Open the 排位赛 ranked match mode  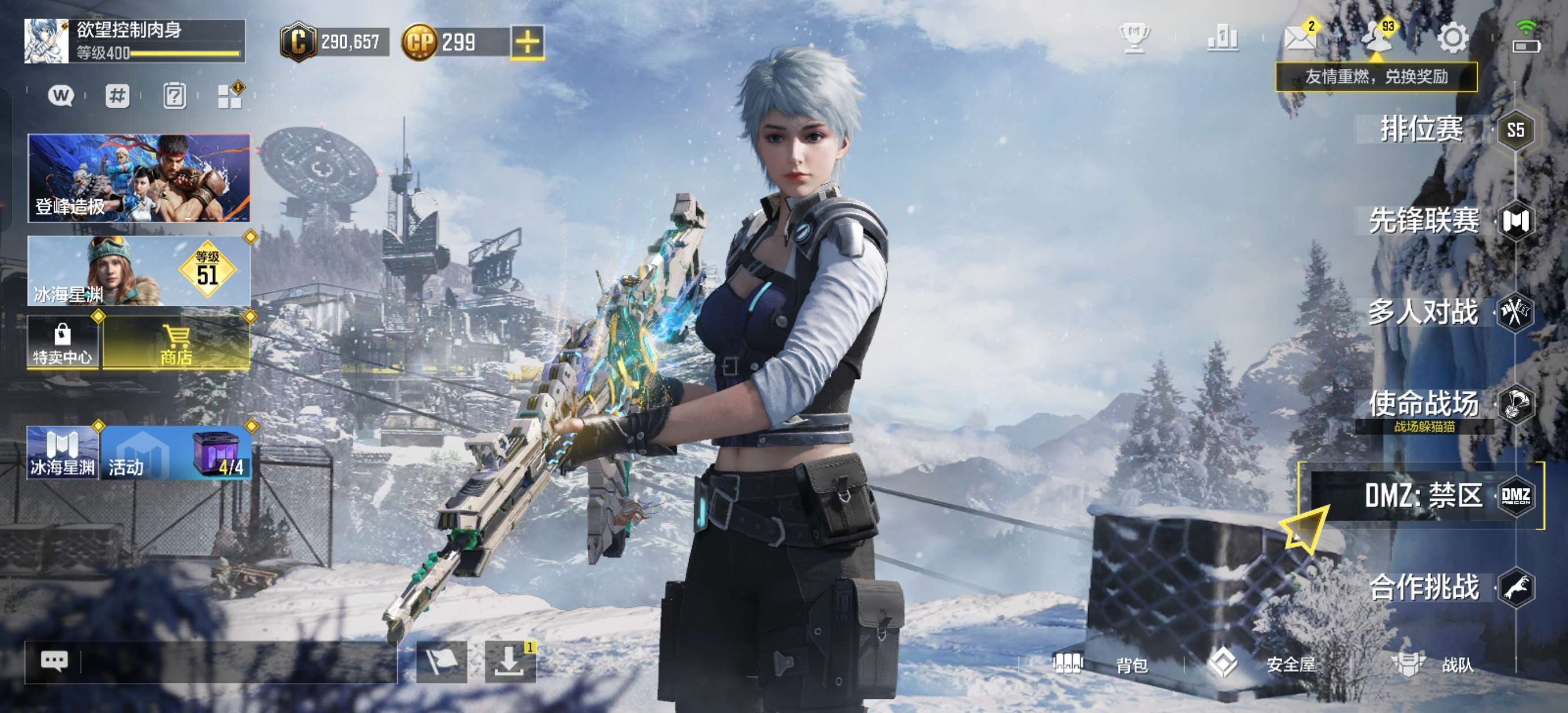pos(1422,129)
